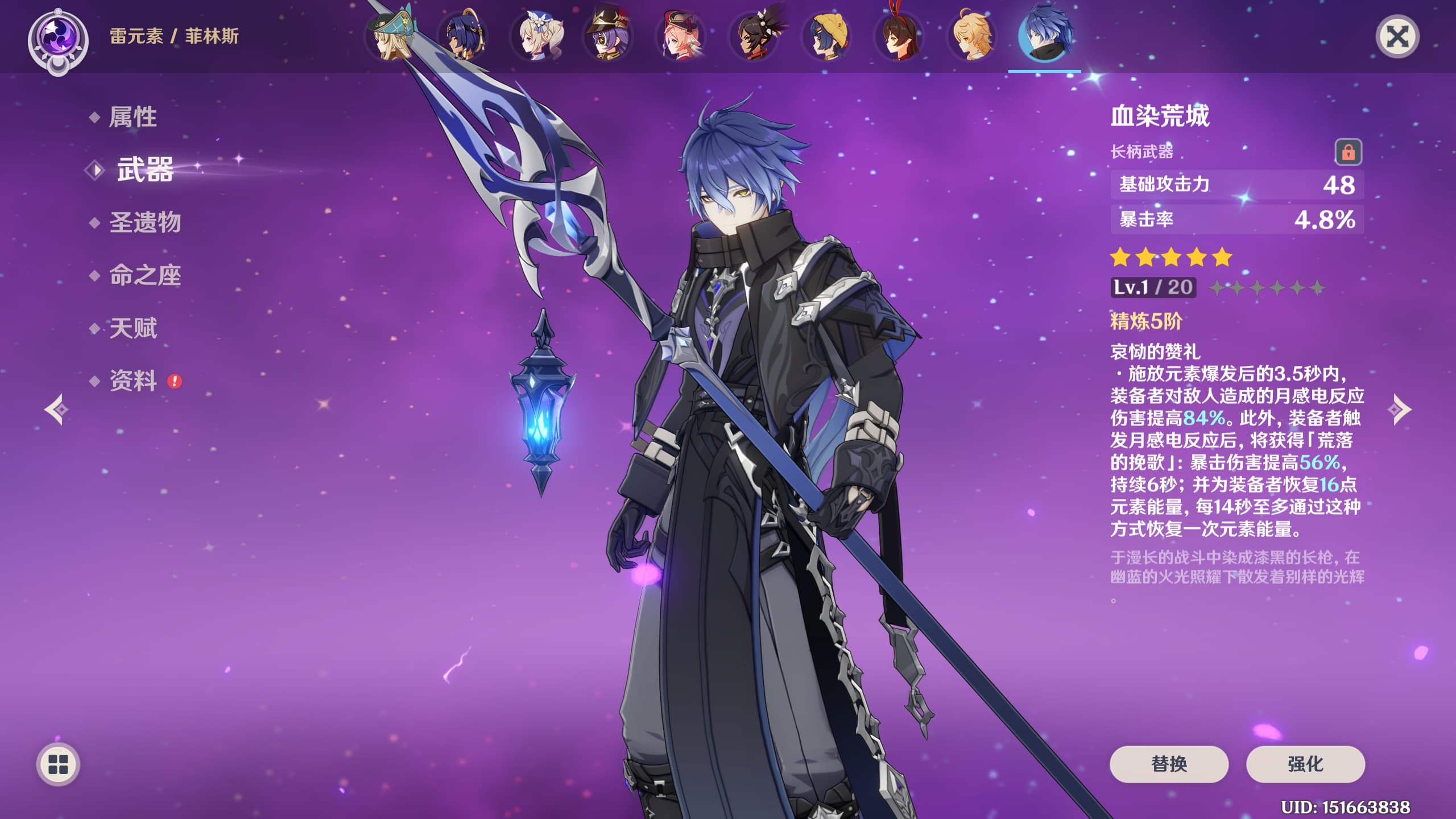The width and height of the screenshot is (1456, 819).
Task: Close the character screen
Action: [1397, 38]
